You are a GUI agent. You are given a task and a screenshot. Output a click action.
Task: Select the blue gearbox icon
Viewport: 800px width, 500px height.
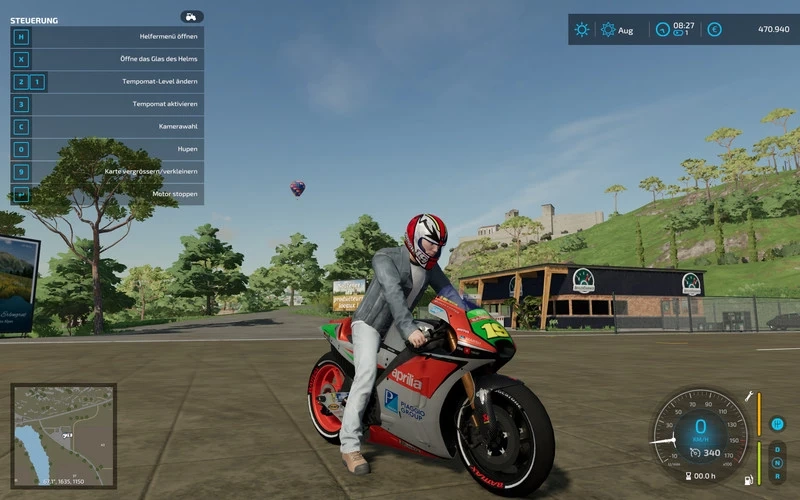tap(776, 423)
